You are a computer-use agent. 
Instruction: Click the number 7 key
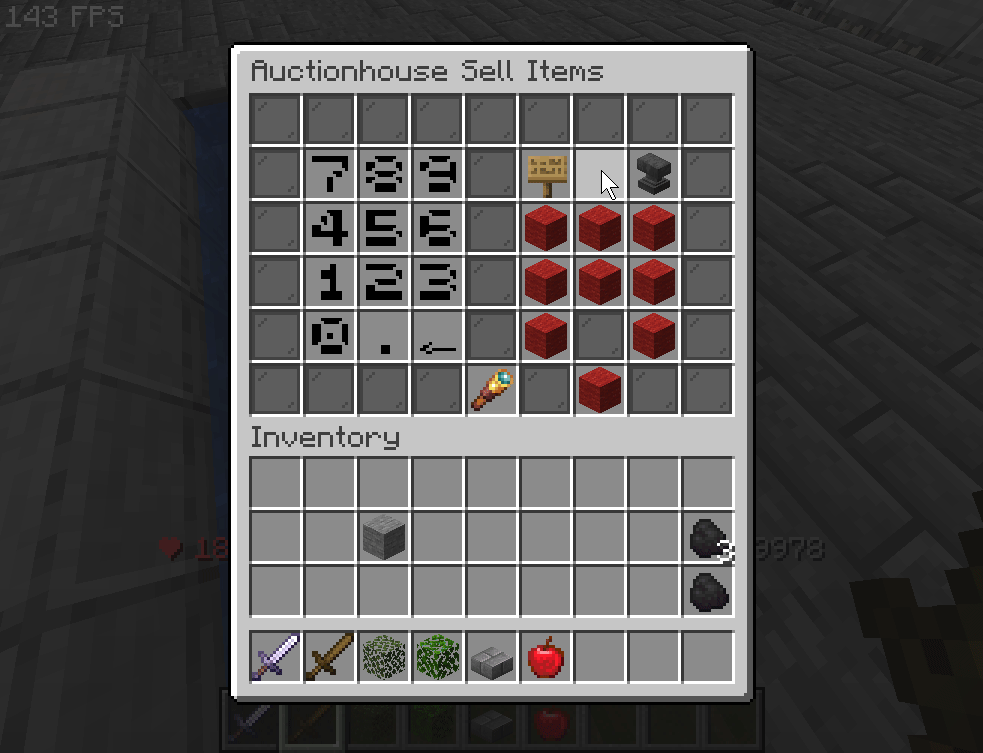click(330, 175)
